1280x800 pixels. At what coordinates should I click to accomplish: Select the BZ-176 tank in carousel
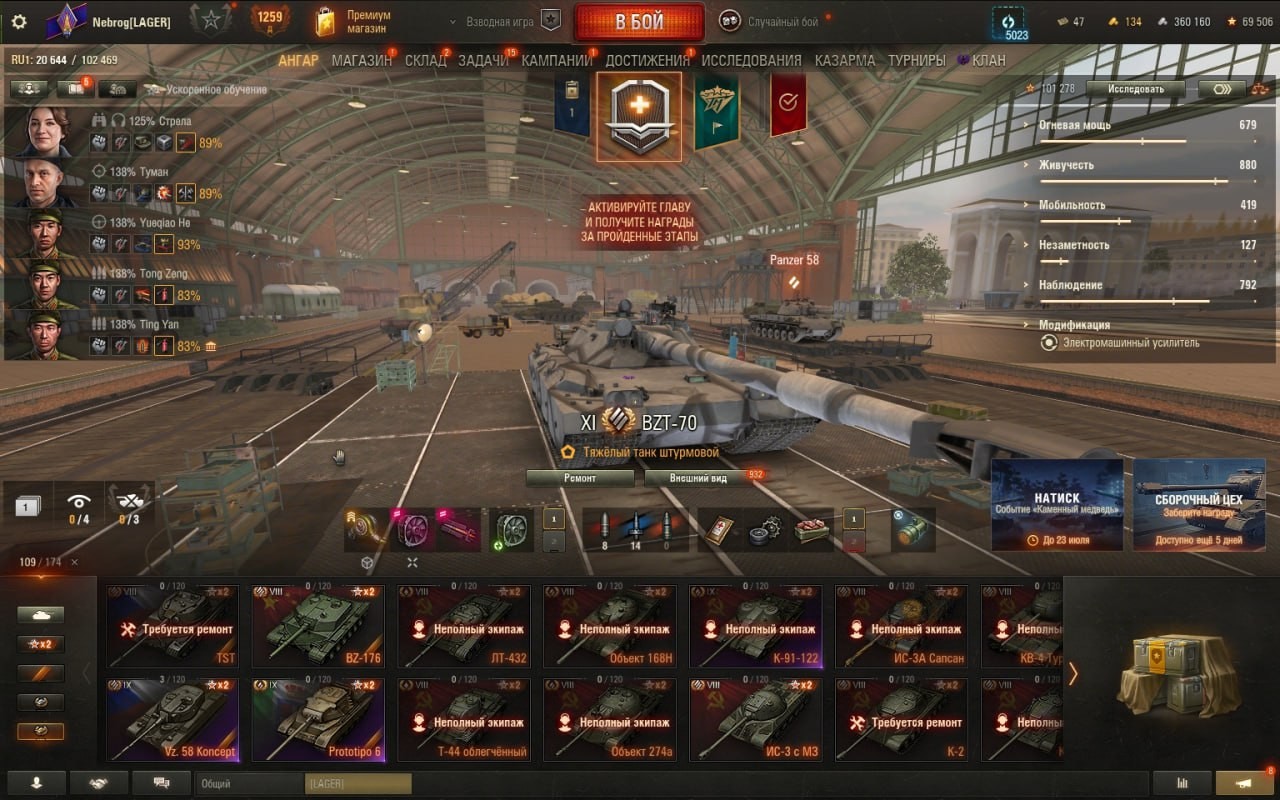[x=316, y=626]
